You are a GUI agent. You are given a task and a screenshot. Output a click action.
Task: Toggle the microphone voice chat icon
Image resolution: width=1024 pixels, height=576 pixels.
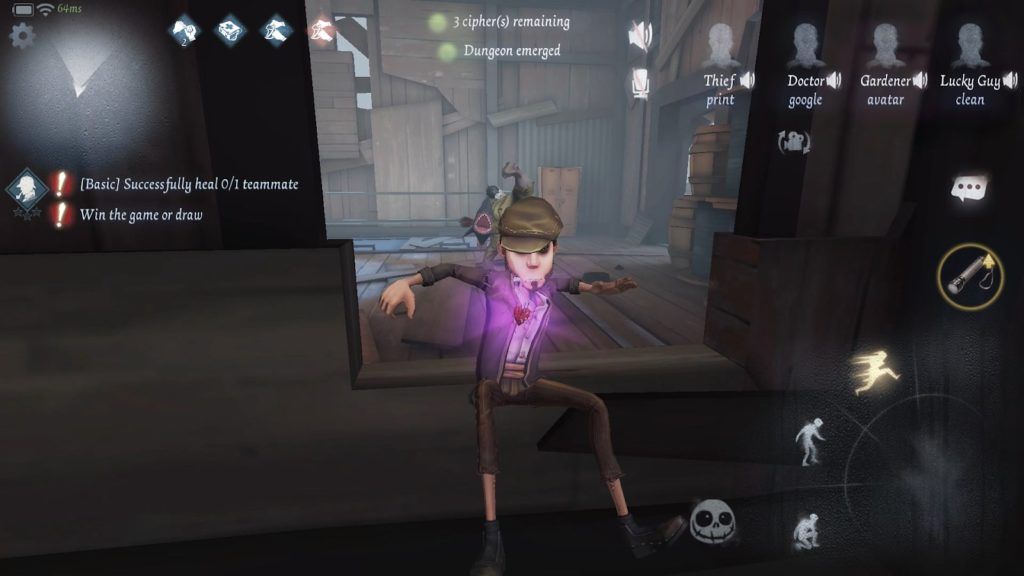point(641,83)
